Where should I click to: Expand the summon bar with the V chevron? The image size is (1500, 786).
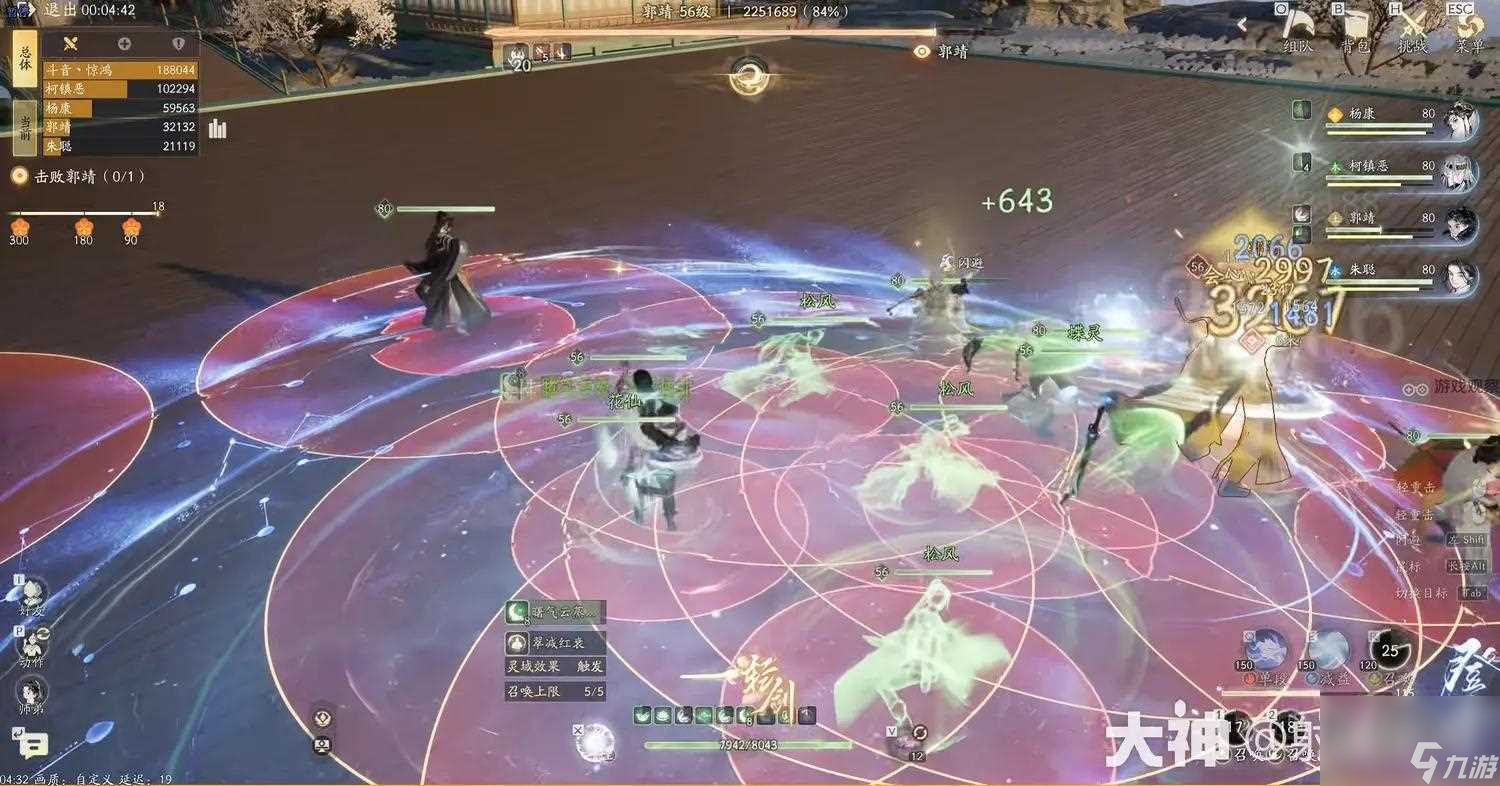[892, 731]
